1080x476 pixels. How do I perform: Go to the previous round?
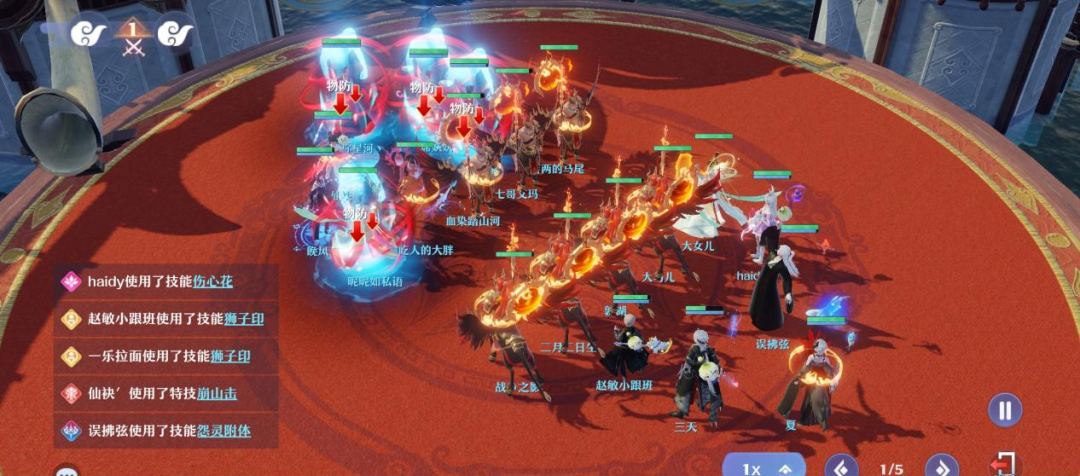pyautogui.click(x=841, y=467)
